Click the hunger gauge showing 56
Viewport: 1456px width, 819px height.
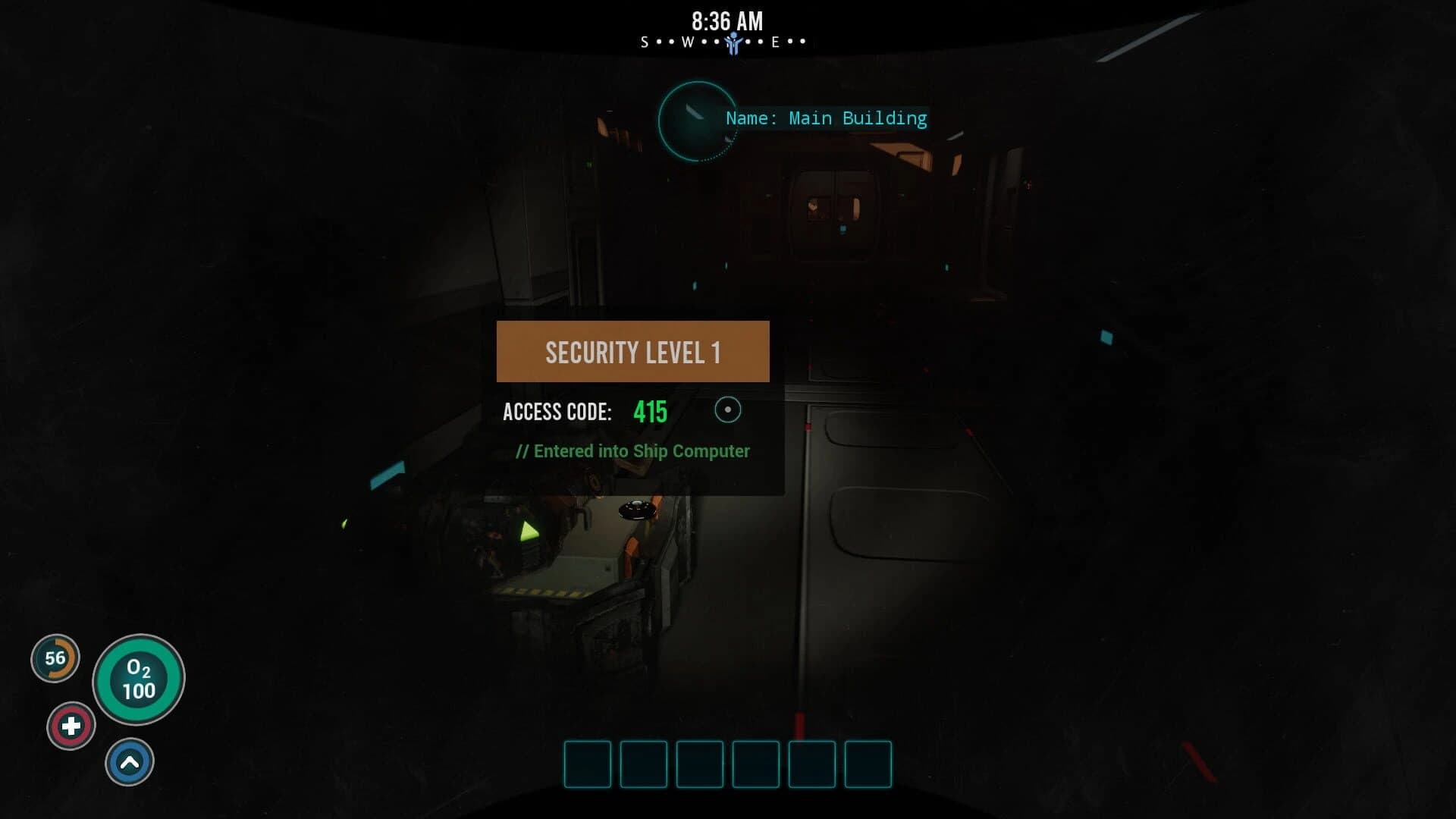[54, 659]
